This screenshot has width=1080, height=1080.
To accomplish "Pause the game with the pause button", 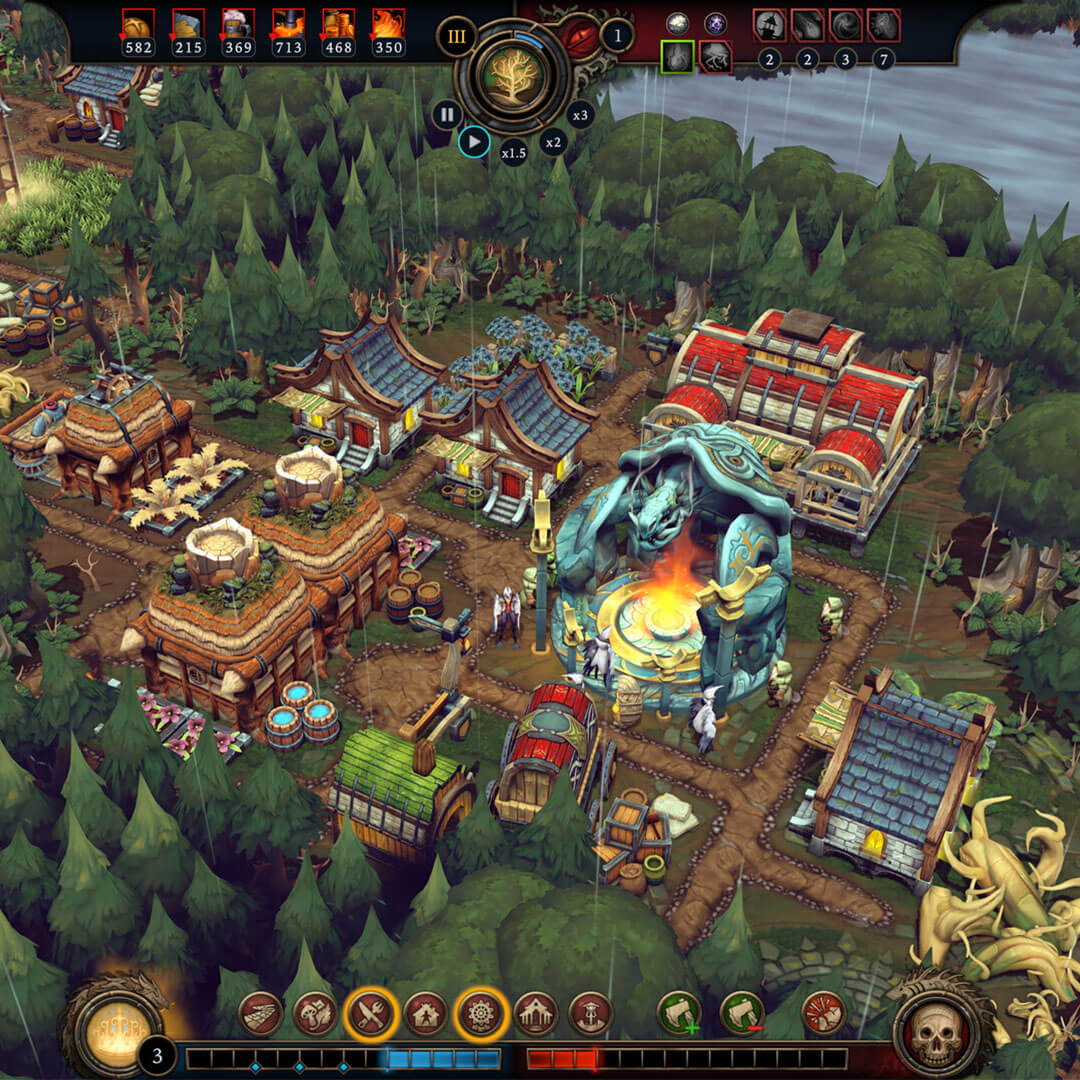I will point(446,115).
